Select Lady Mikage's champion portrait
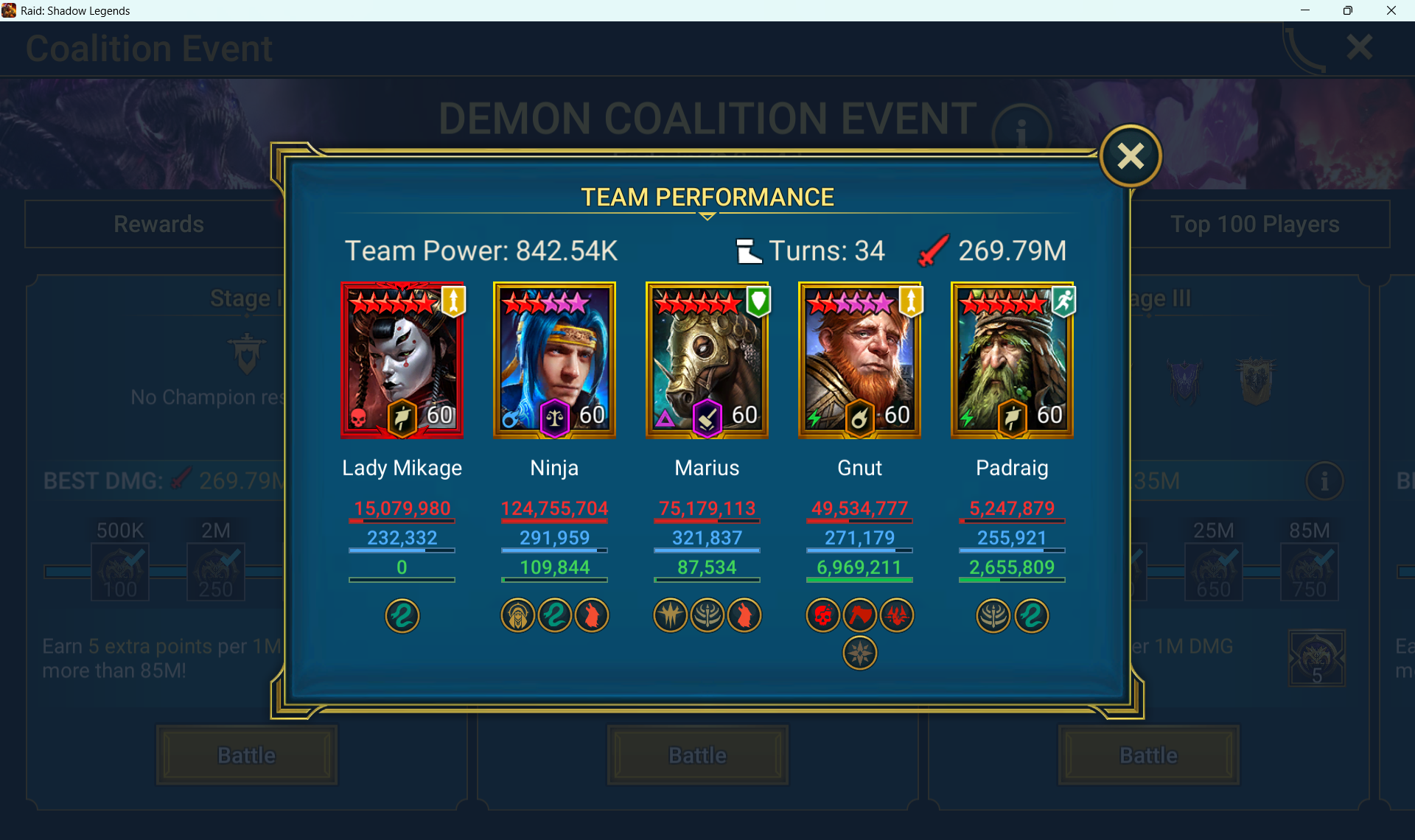The image size is (1415, 840). click(402, 360)
